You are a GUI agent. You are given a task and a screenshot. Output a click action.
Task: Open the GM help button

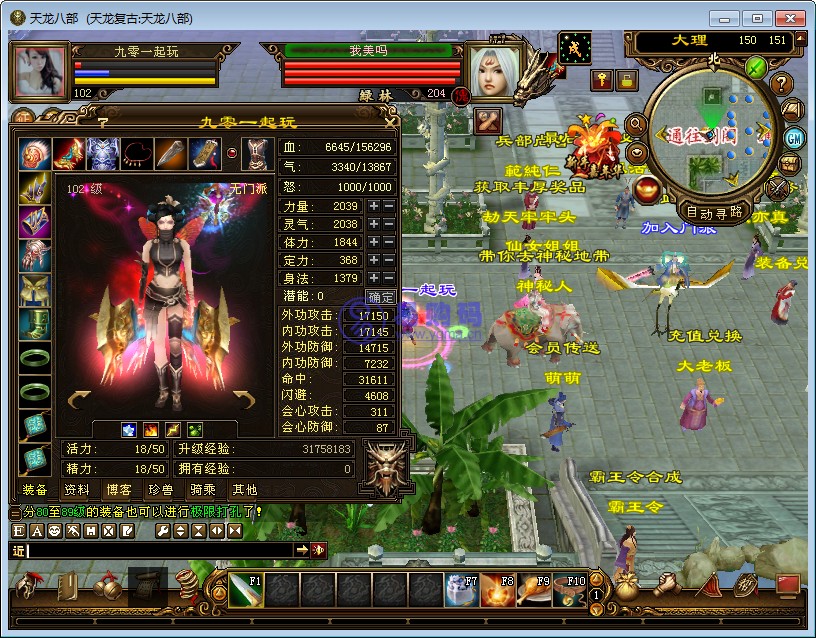coord(795,138)
